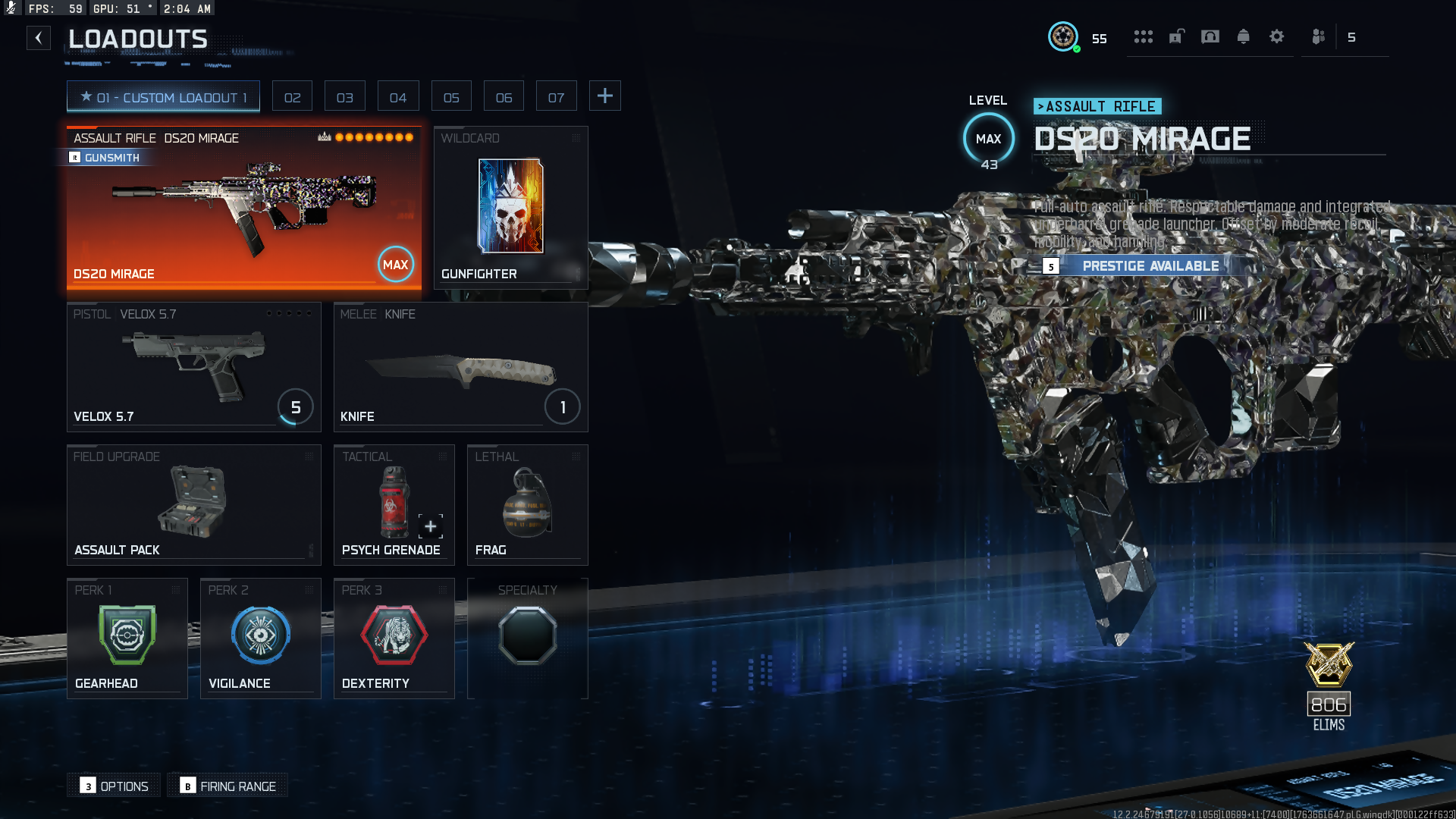Open loadout slot 07
The height and width of the screenshot is (819, 1456).
pyautogui.click(x=556, y=97)
